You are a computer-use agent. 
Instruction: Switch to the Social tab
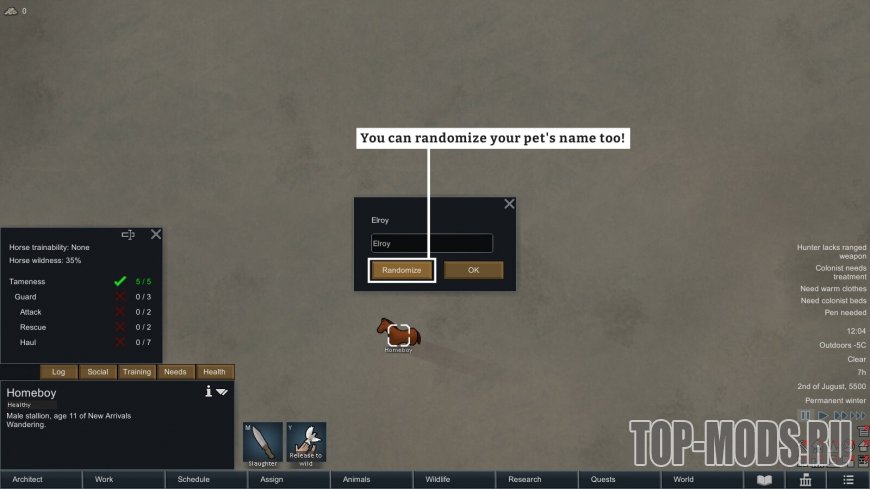point(98,372)
